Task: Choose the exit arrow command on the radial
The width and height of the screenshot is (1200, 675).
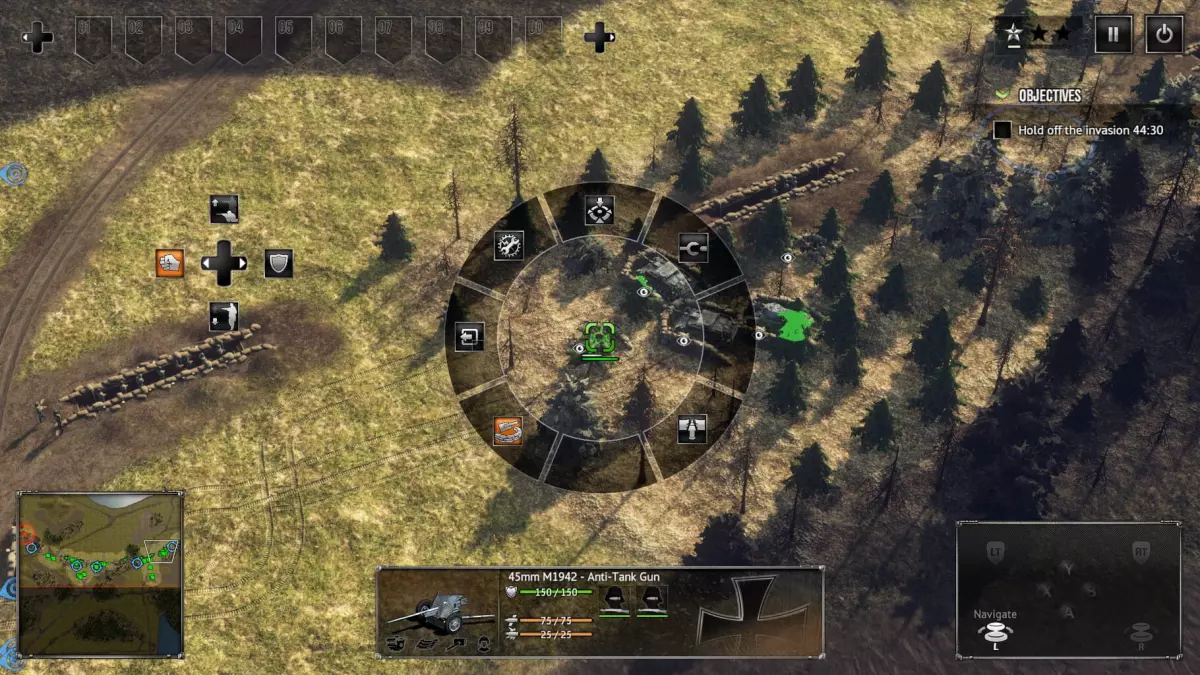Action: [x=469, y=337]
